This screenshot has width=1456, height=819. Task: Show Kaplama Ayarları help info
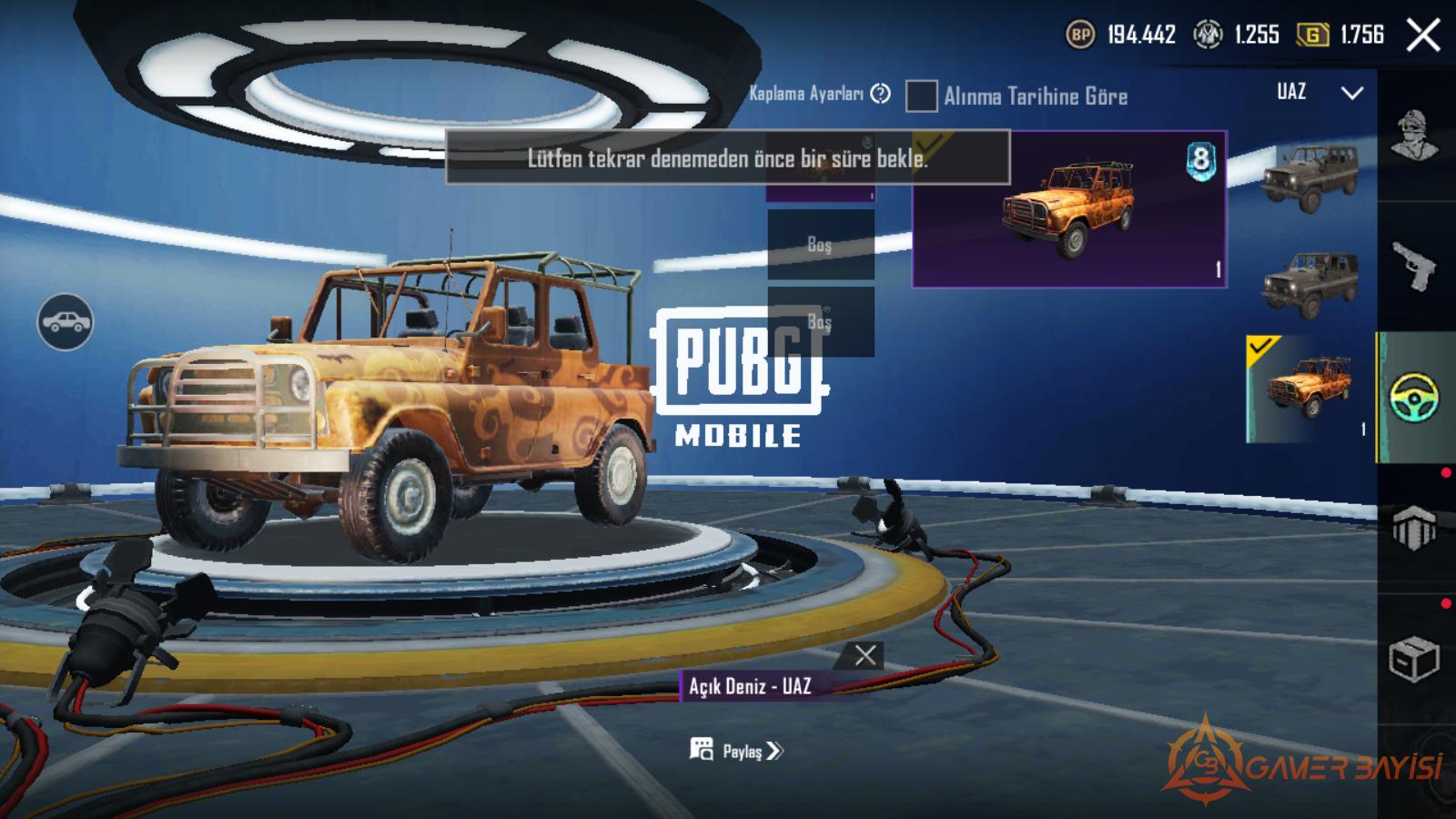880,94
